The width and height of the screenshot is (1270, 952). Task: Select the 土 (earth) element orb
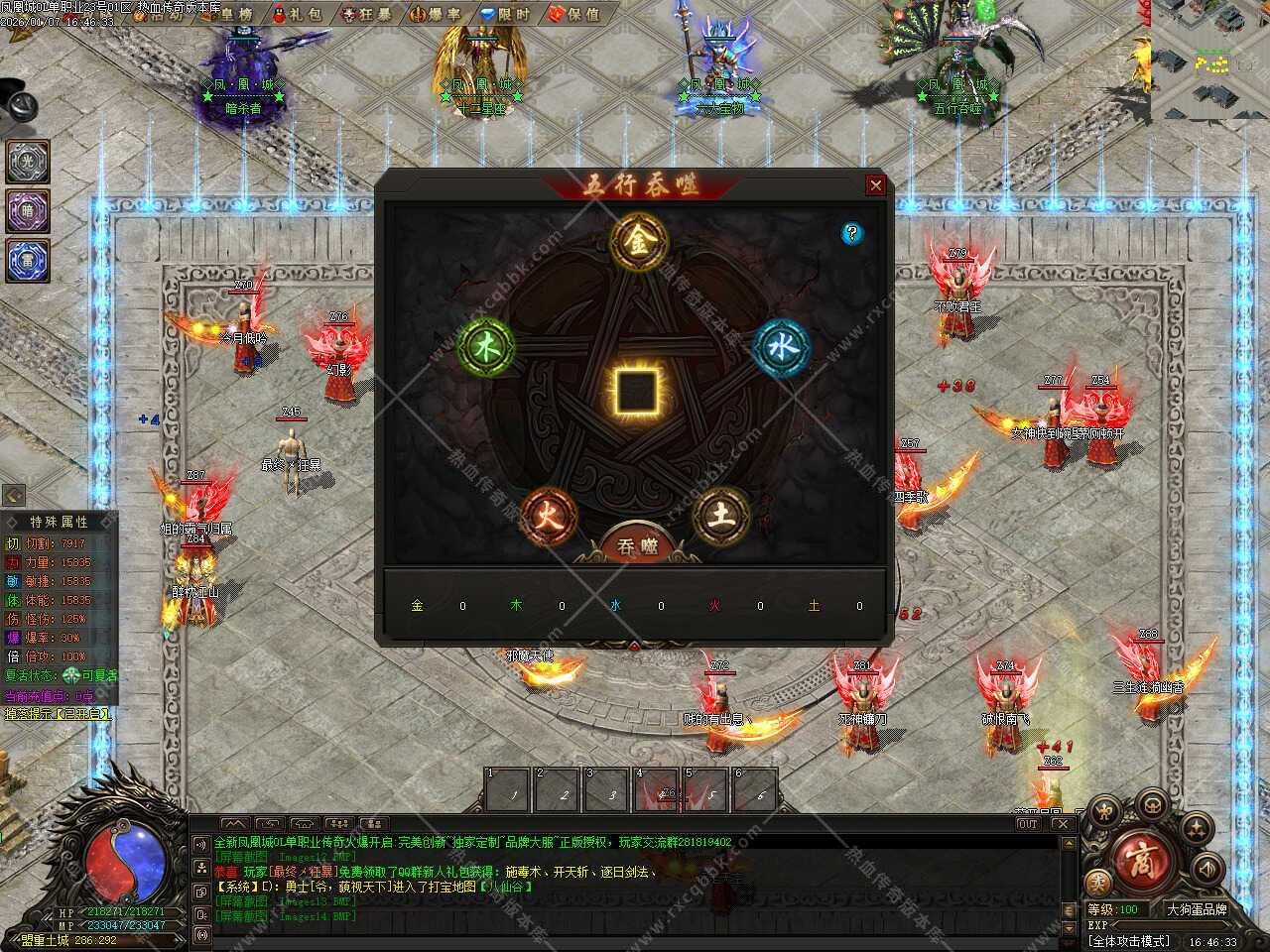coord(721,515)
